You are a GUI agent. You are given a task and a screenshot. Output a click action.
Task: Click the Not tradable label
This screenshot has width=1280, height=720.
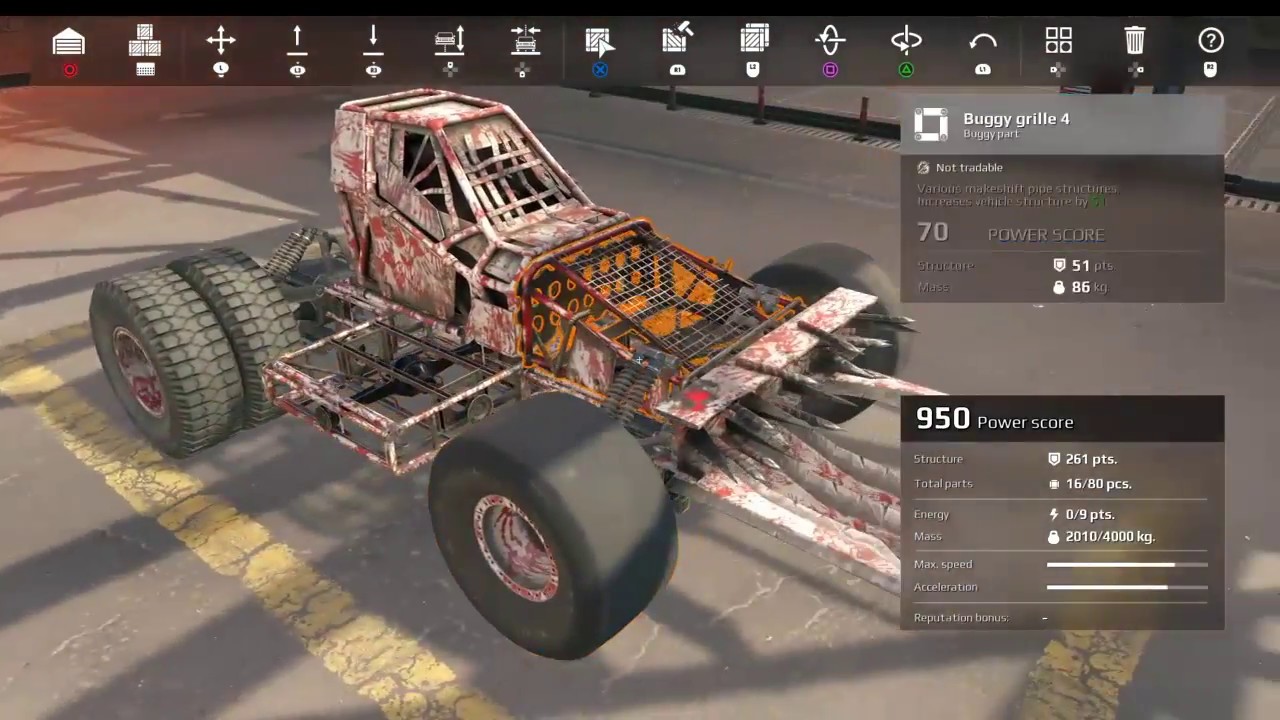pos(961,167)
